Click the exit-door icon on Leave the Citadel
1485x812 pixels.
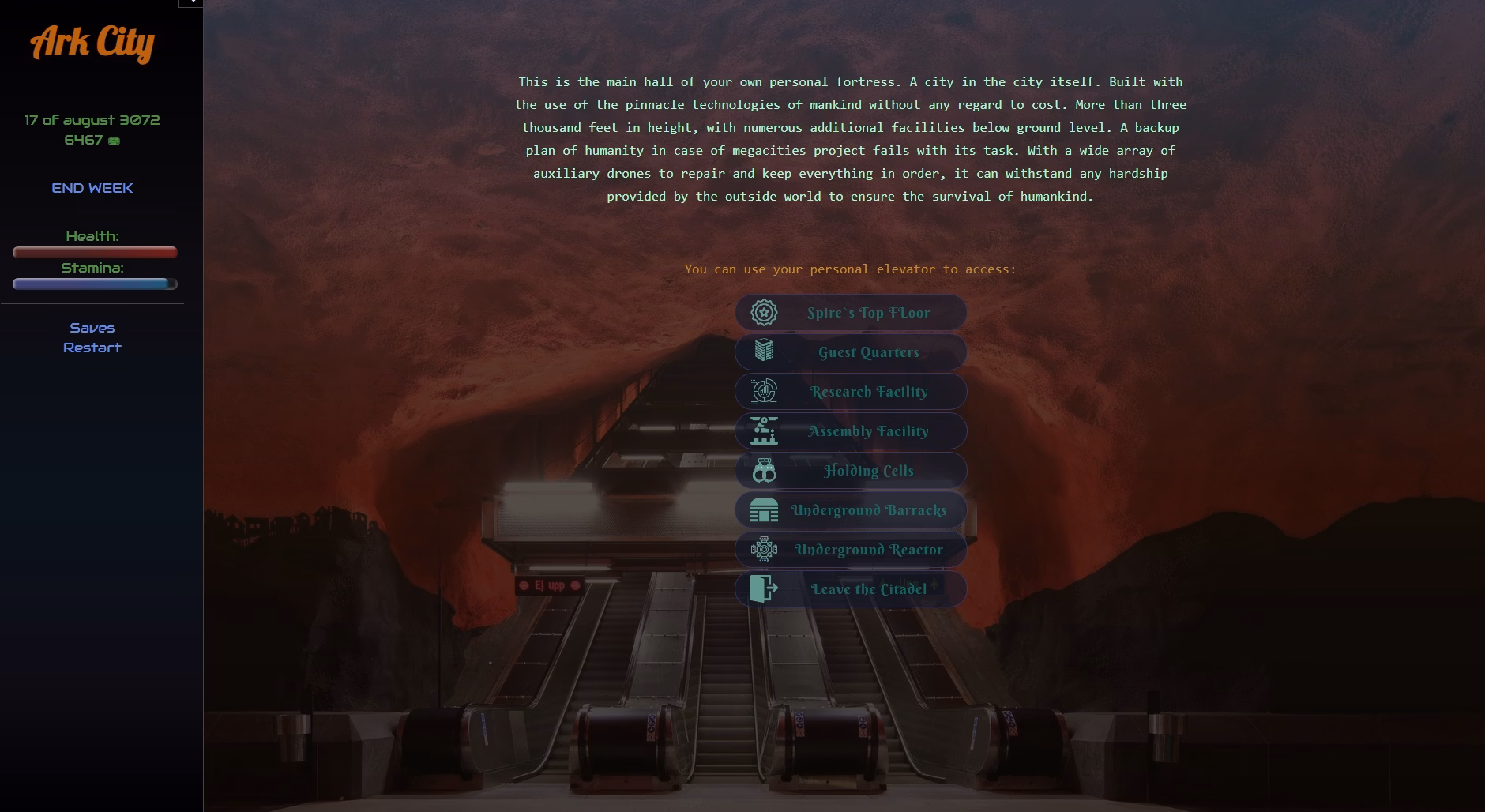763,588
